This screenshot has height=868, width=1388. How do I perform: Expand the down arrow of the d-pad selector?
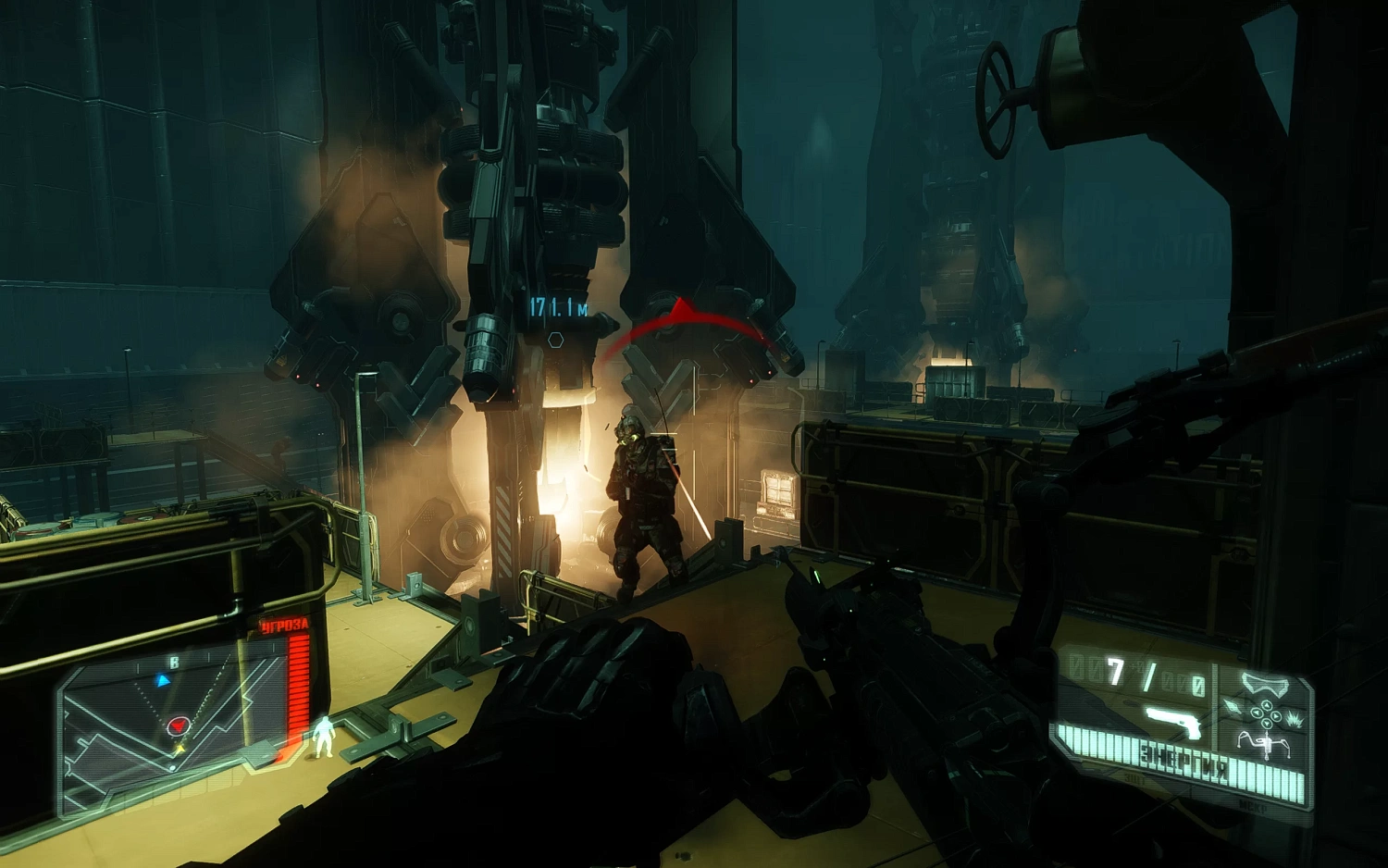[1267, 724]
